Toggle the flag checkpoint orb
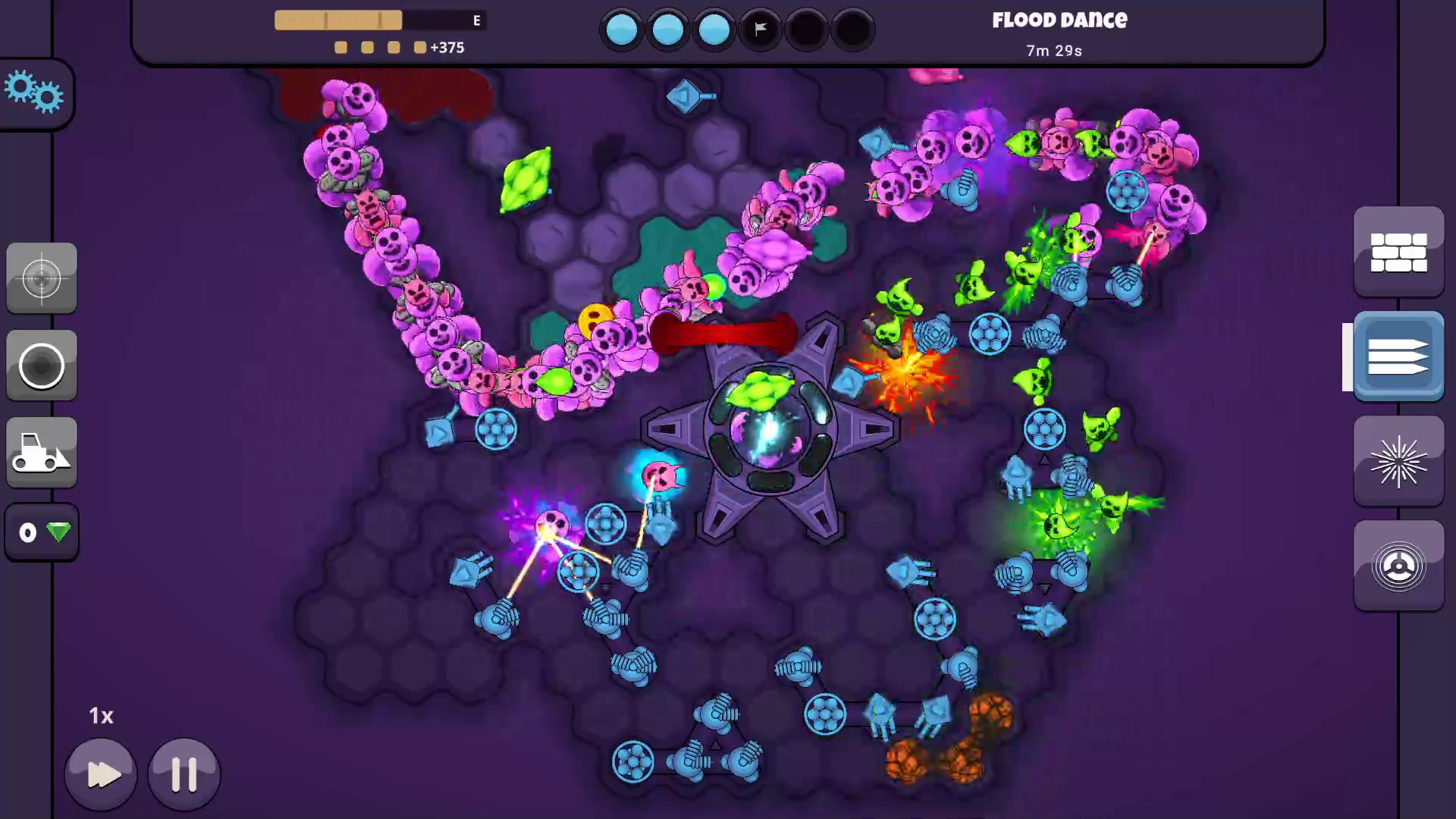Viewport: 1456px width, 819px height. pyautogui.click(x=760, y=29)
